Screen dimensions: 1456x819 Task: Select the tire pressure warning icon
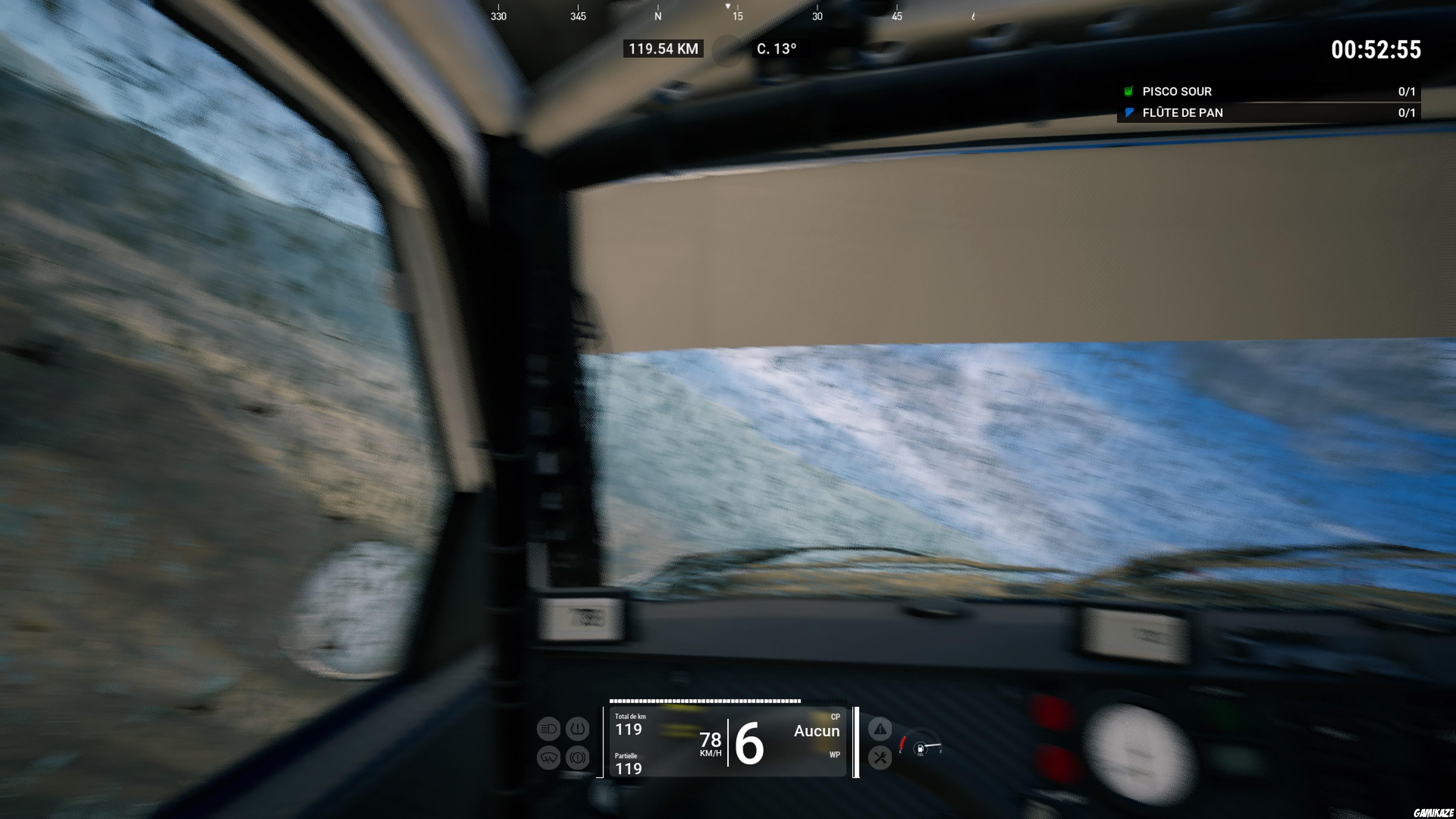click(x=577, y=730)
